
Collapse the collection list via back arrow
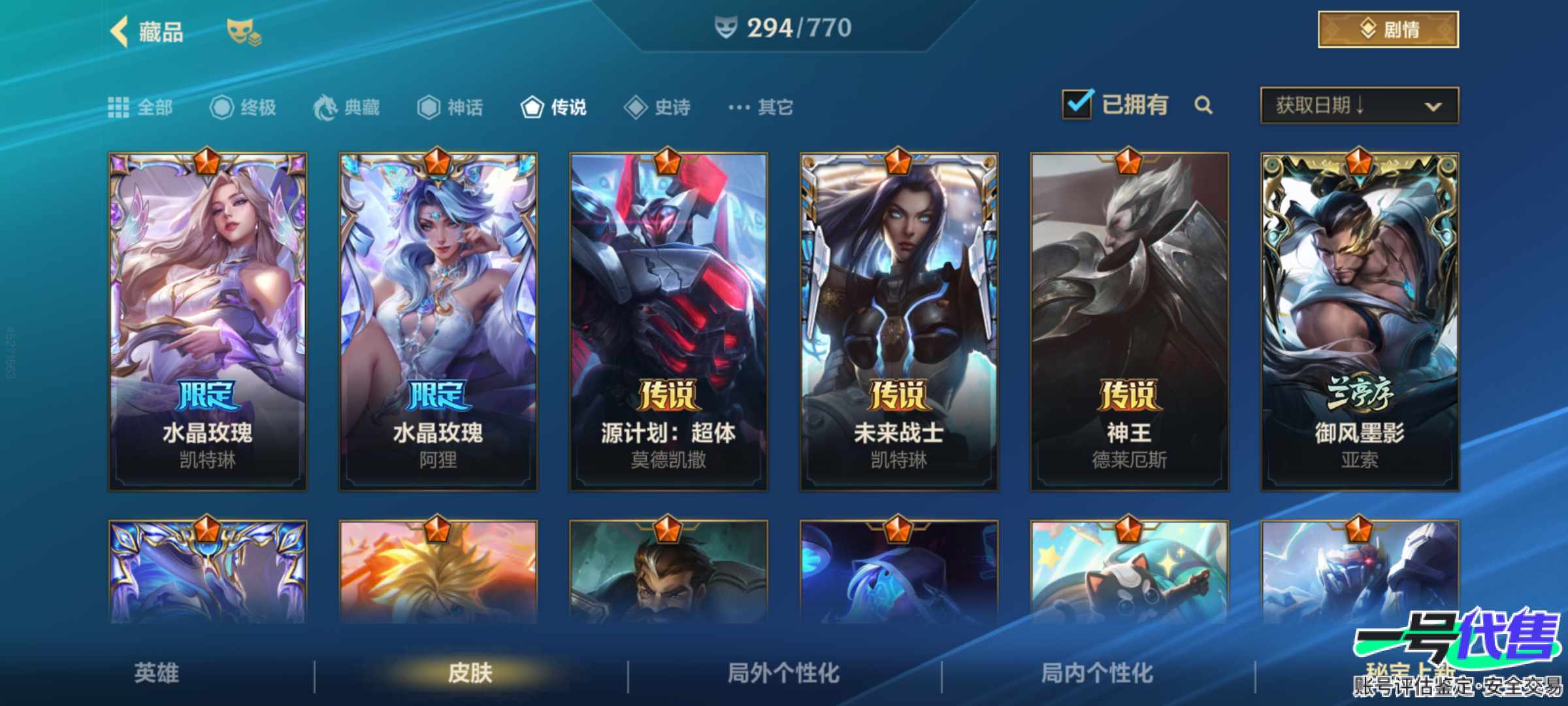118,29
